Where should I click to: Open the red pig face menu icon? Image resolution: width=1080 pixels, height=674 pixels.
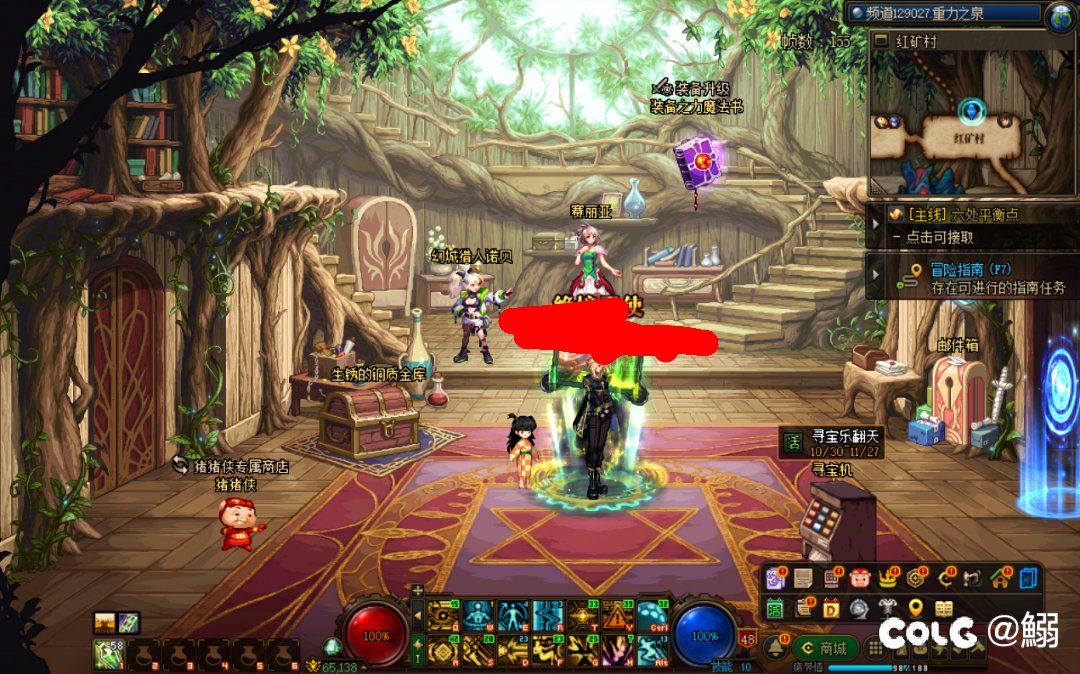pyautogui.click(x=860, y=578)
